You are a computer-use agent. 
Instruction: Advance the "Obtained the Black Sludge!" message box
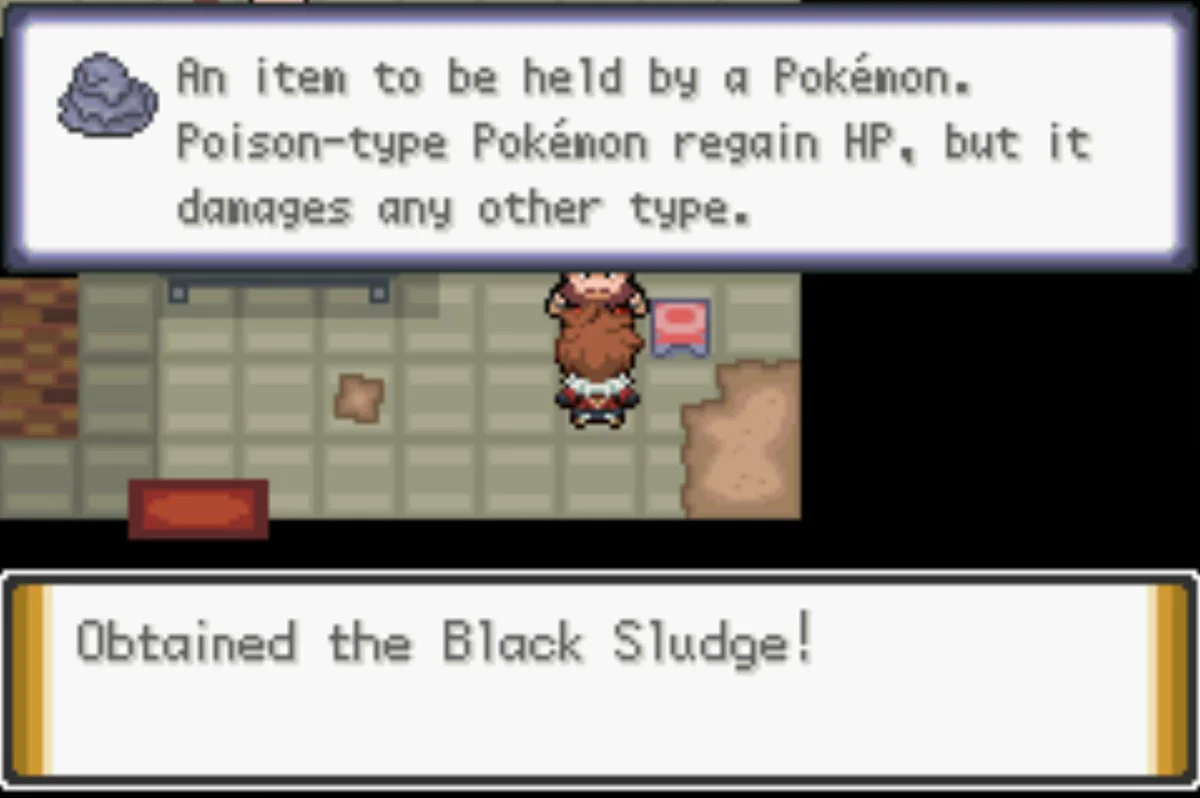tap(598, 678)
